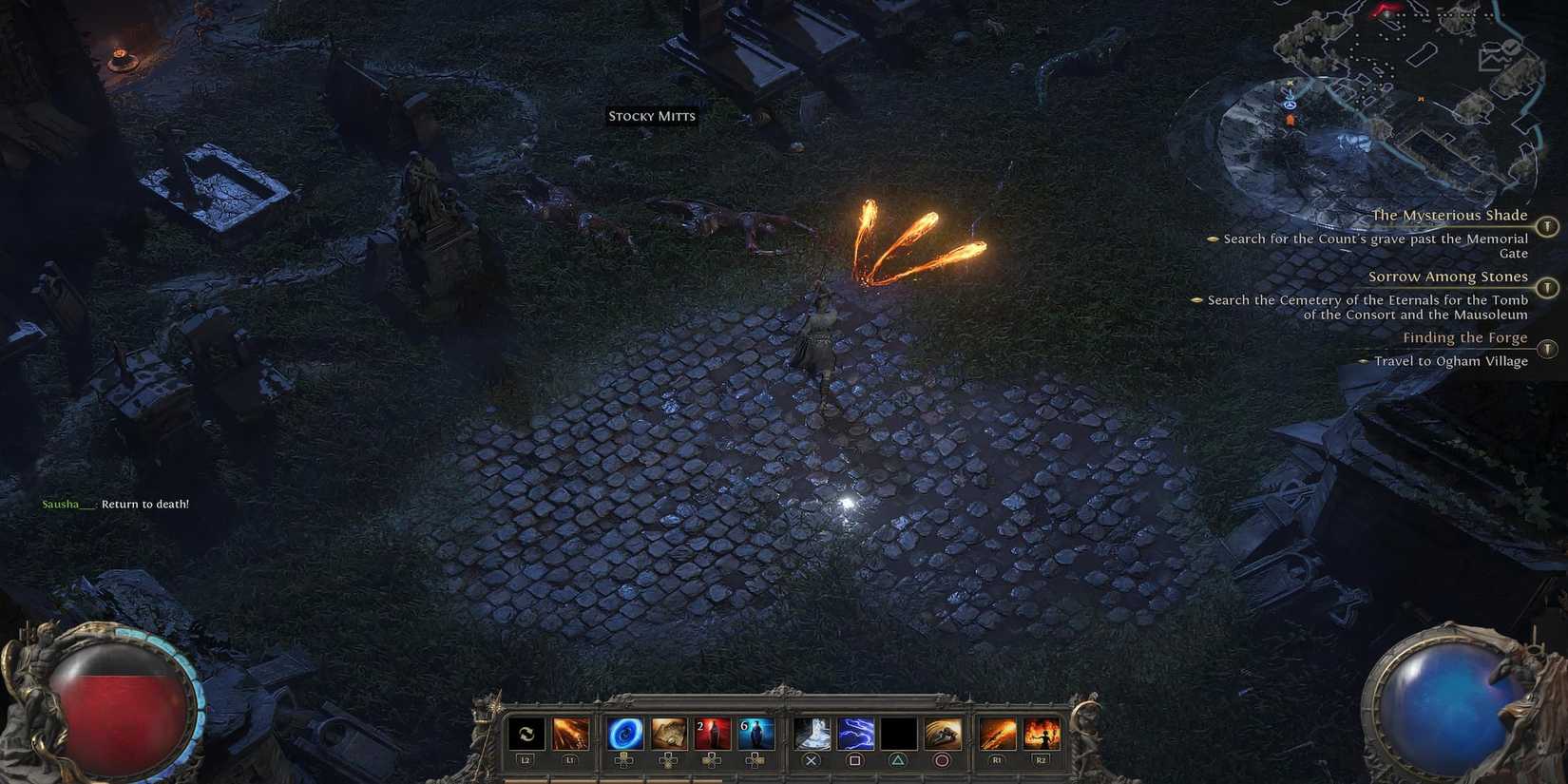Toggle the pin for The Mysterious Shade quest
Image resolution: width=1568 pixels, height=784 pixels.
[1549, 228]
